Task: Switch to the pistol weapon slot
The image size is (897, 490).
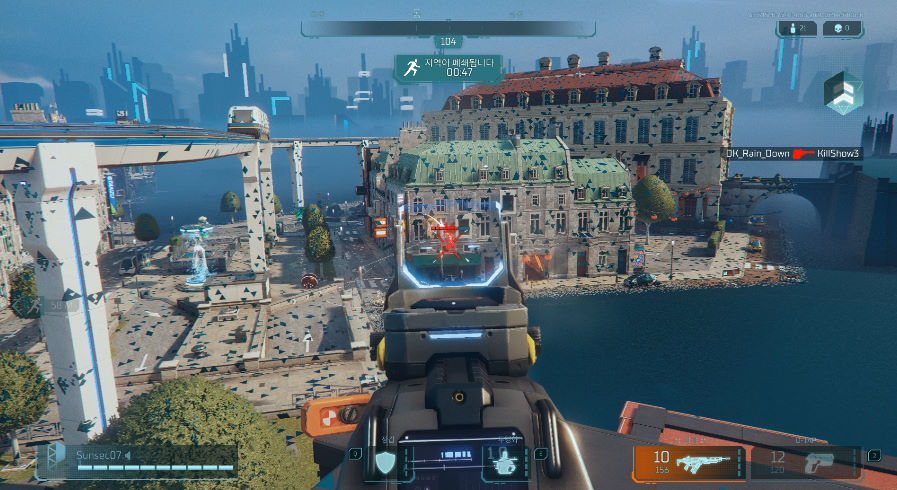Action: pyautogui.click(x=804, y=463)
